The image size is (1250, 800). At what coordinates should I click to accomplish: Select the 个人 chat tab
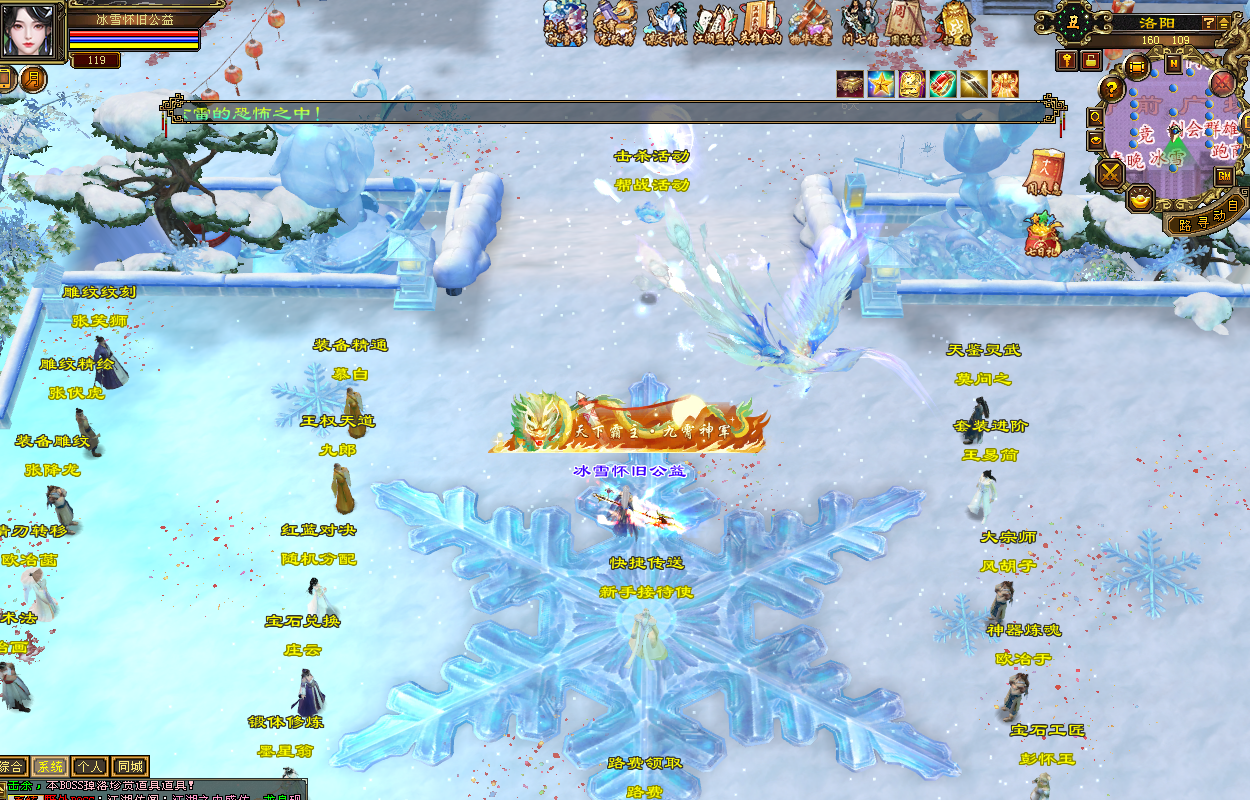pyautogui.click(x=90, y=767)
